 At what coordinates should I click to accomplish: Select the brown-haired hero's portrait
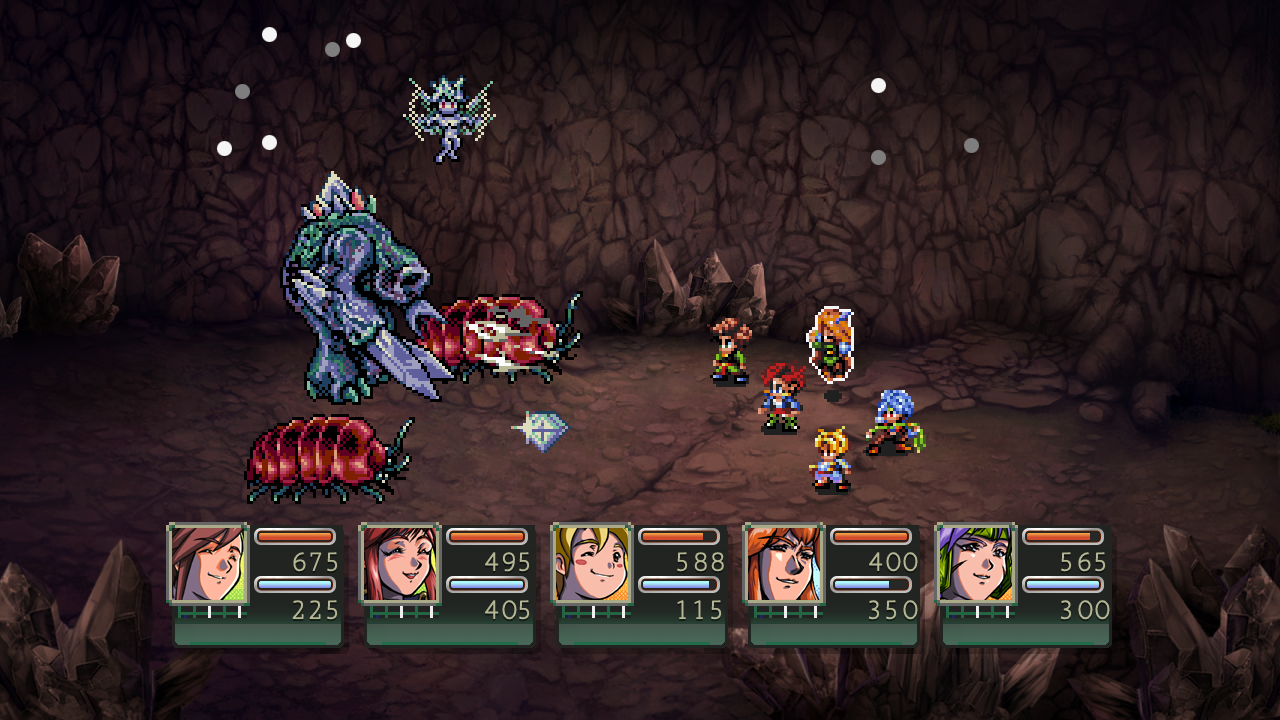click(x=207, y=564)
